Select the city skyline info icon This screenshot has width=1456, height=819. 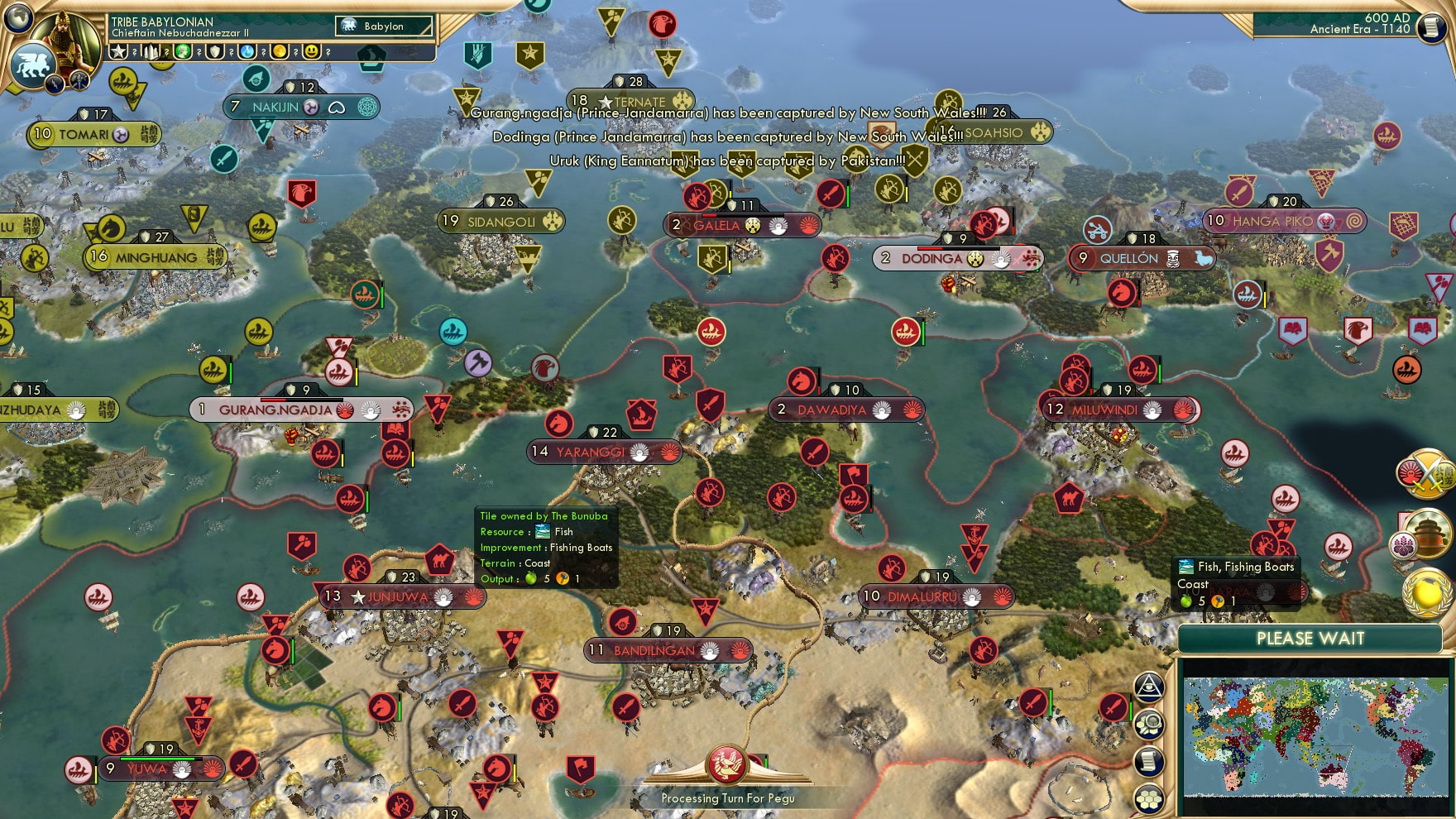click(151, 52)
